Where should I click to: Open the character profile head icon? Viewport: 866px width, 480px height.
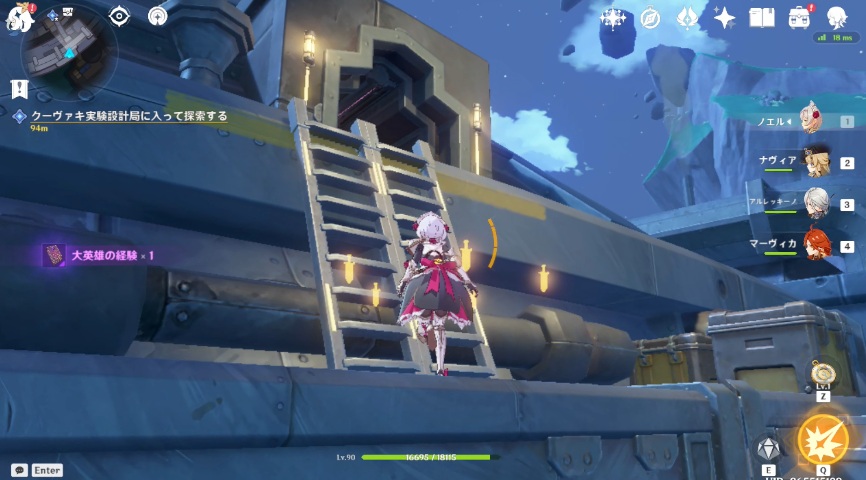[x=838, y=18]
